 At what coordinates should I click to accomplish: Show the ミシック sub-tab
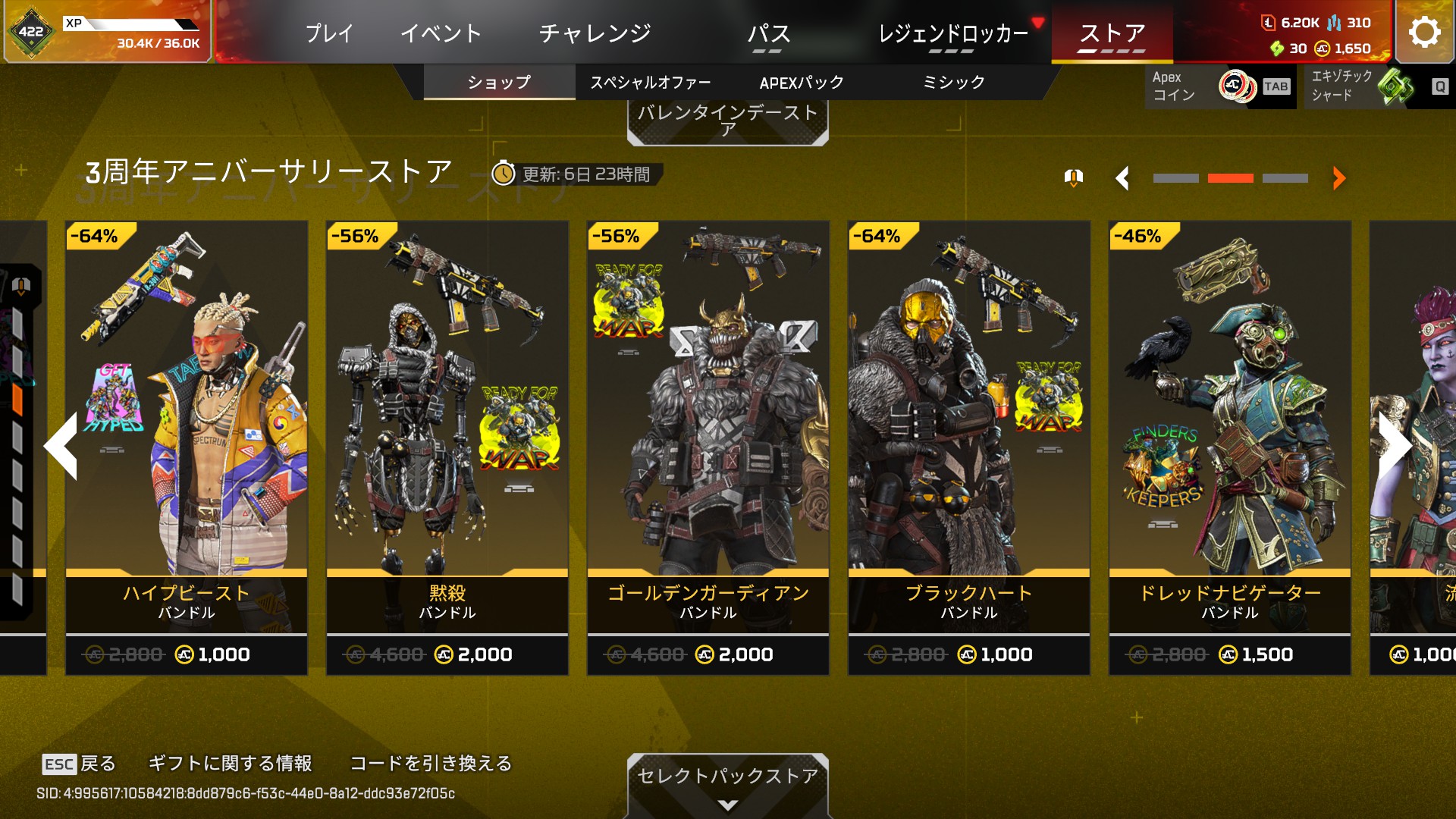click(953, 82)
